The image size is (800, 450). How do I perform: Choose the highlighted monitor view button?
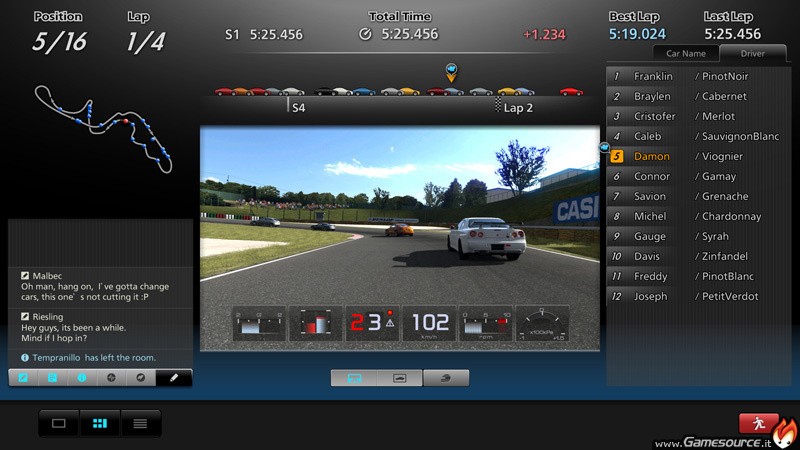[354, 378]
